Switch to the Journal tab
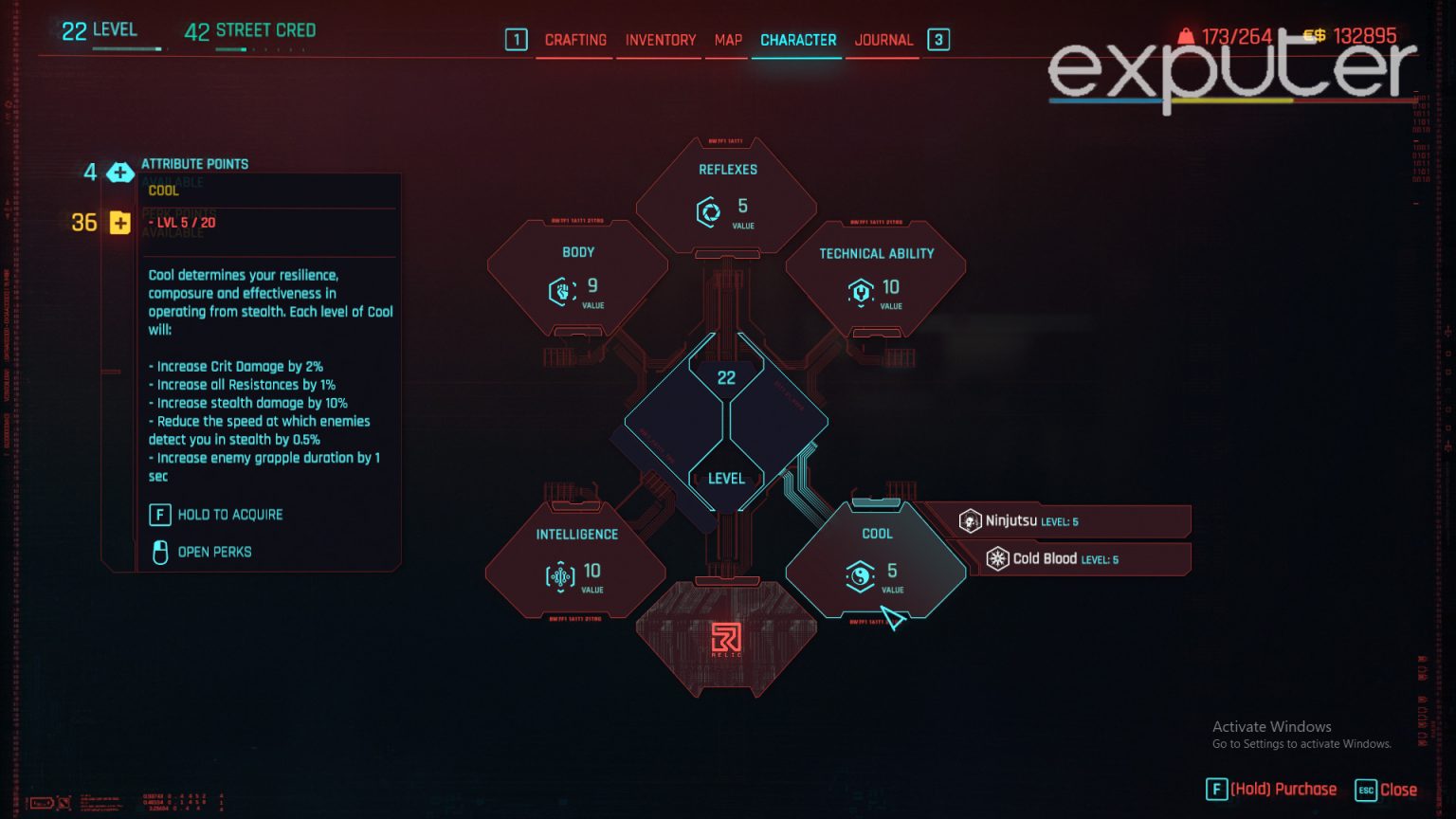 pyautogui.click(x=883, y=40)
